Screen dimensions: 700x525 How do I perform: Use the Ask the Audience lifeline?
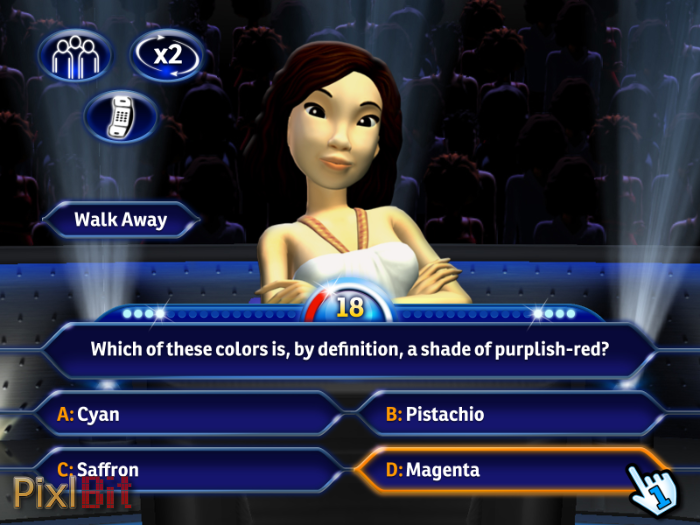[x=74, y=55]
